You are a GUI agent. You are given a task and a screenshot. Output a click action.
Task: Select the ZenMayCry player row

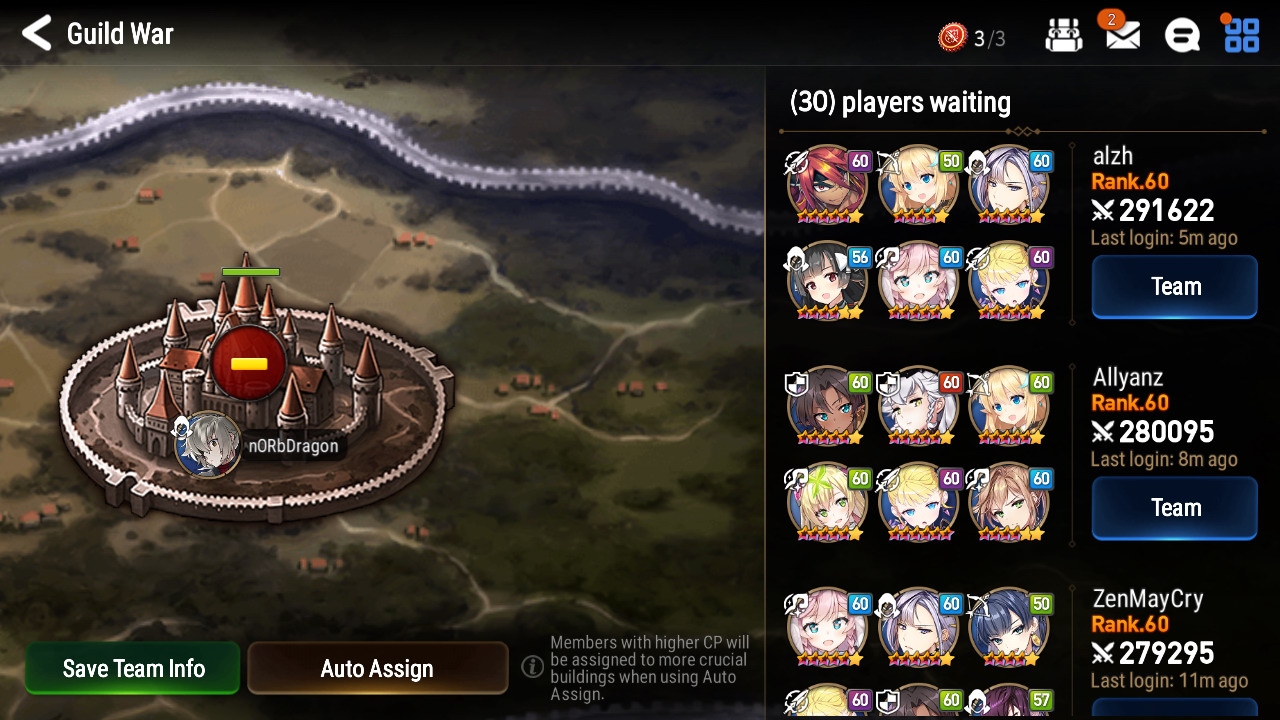pyautogui.click(x=1147, y=599)
